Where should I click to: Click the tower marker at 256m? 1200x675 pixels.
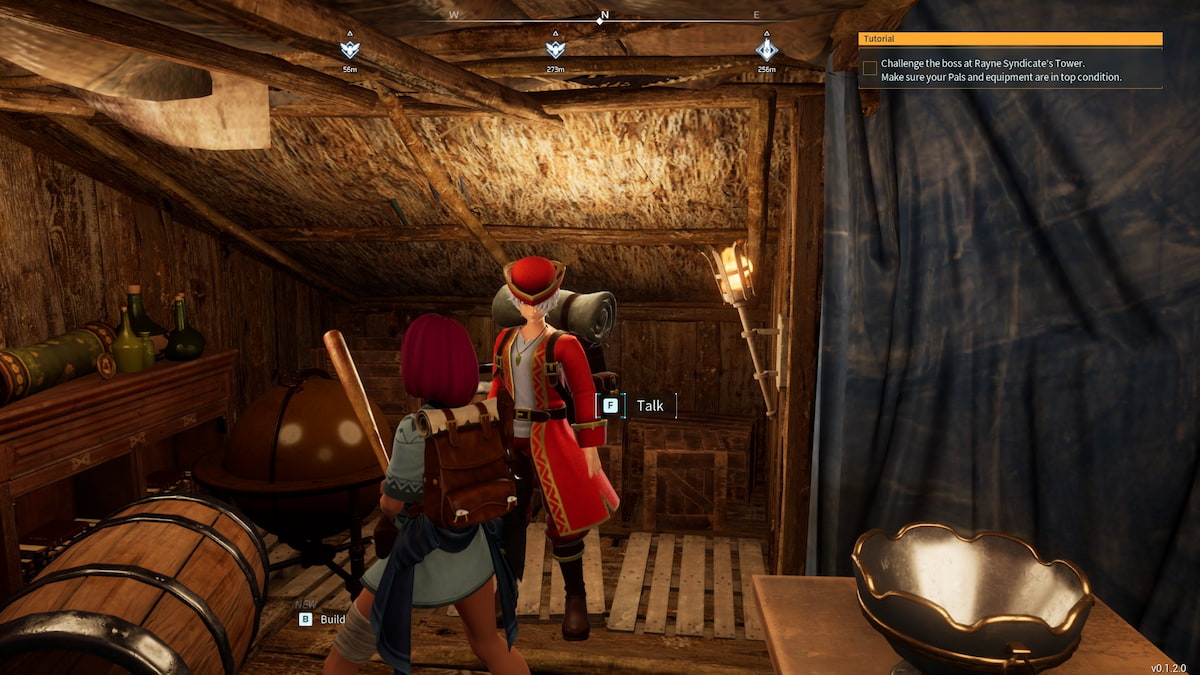click(767, 49)
